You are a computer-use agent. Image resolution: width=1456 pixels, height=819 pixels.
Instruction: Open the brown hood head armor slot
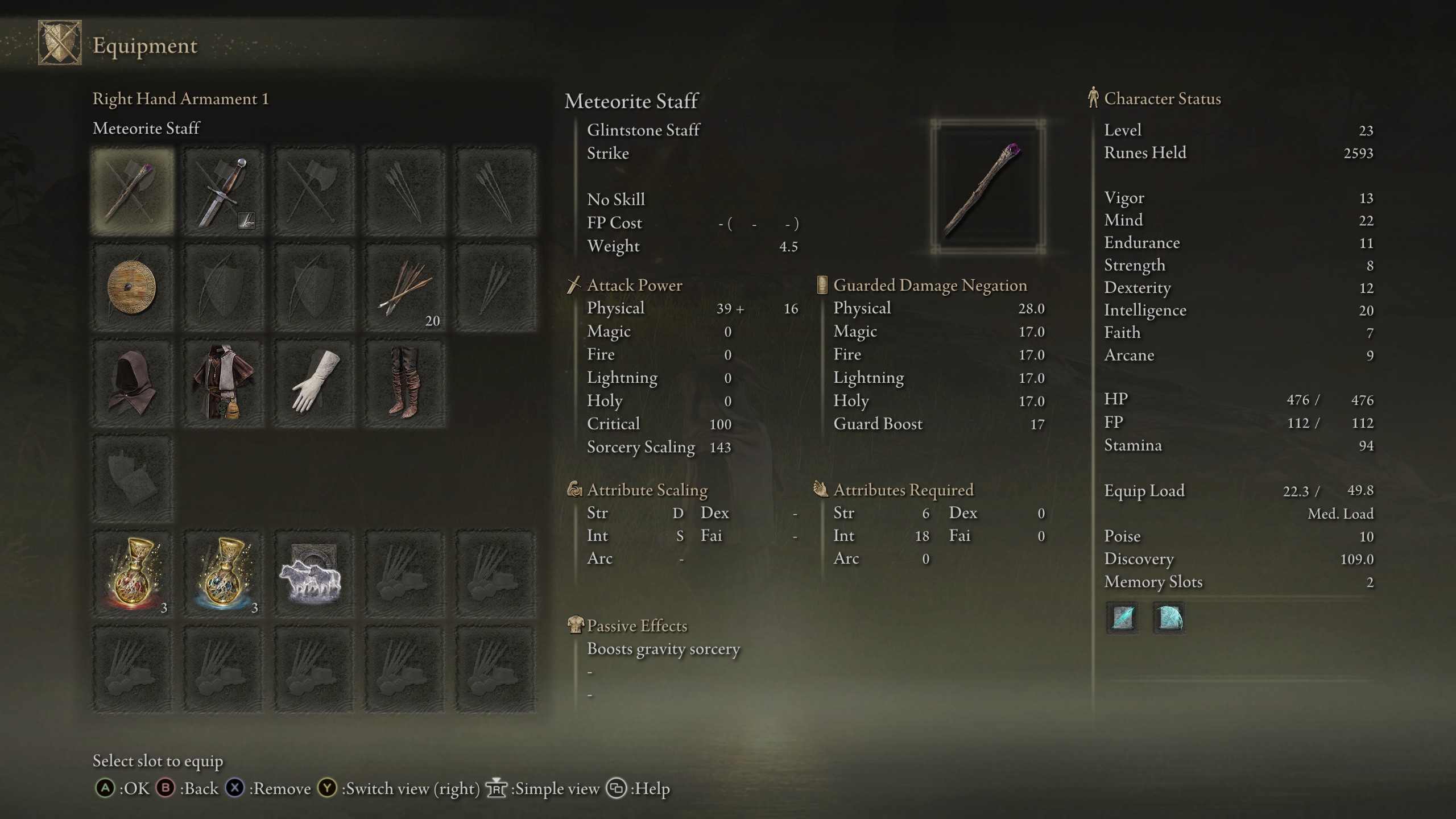[133, 383]
